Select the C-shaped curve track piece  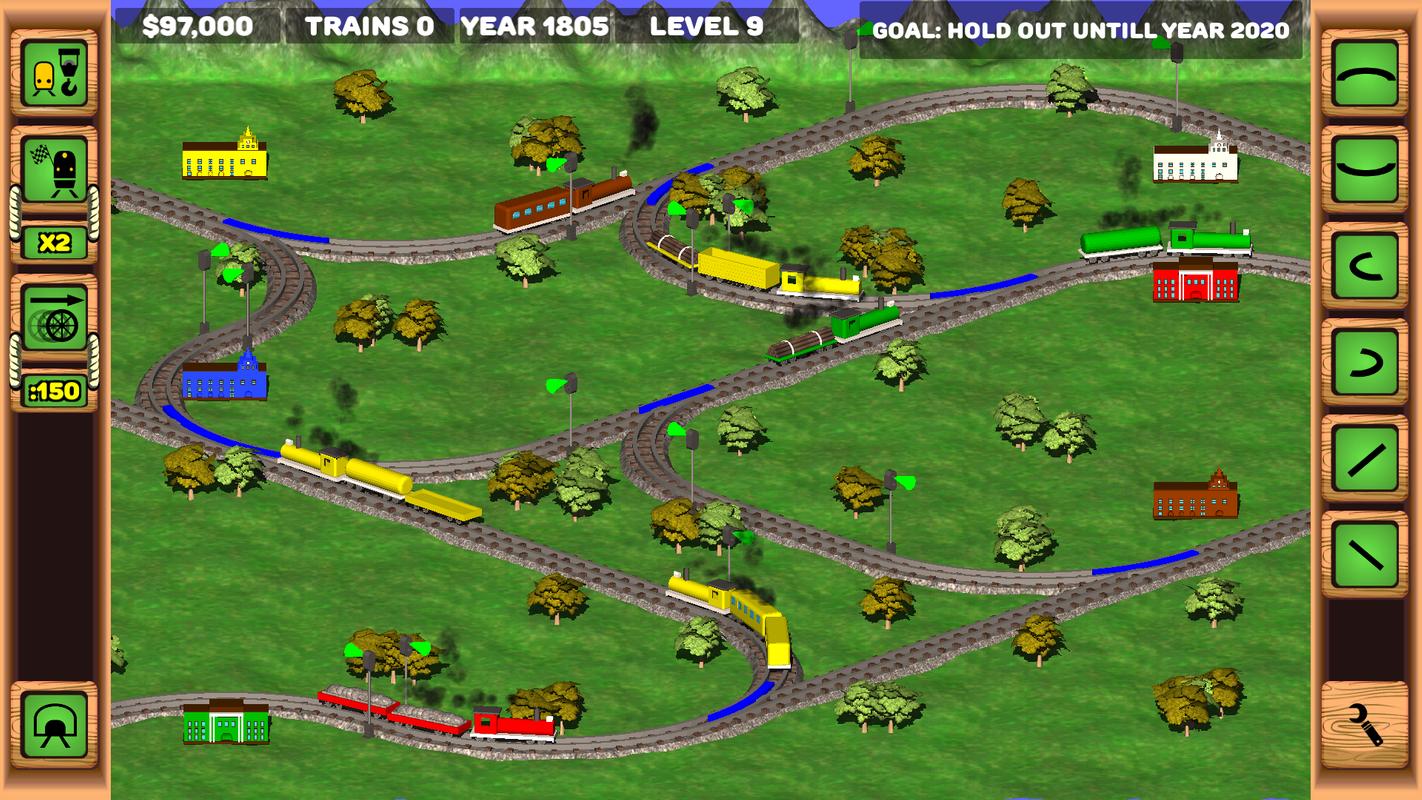(x=1365, y=267)
